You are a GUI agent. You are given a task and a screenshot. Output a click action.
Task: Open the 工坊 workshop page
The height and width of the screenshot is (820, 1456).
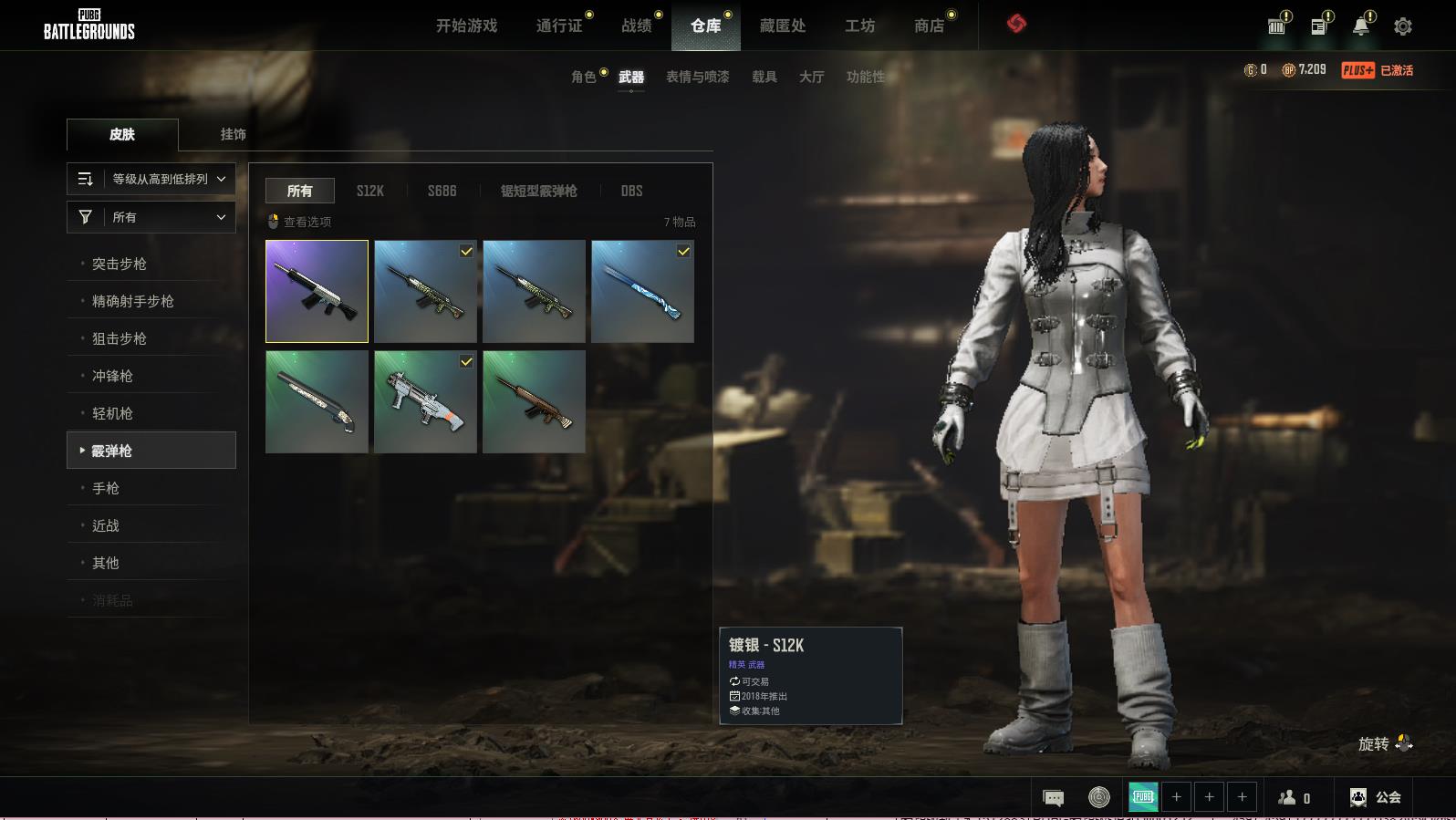coord(859,26)
